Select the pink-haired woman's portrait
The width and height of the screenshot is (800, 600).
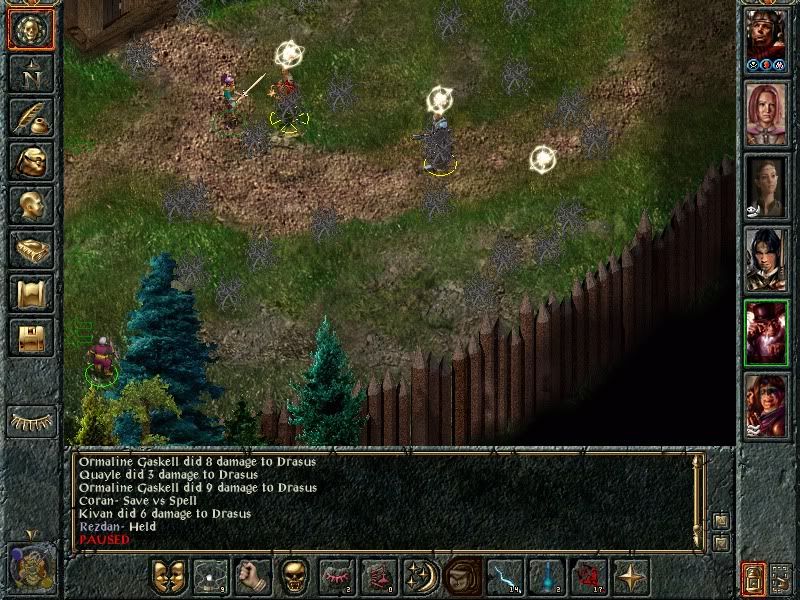(766, 113)
